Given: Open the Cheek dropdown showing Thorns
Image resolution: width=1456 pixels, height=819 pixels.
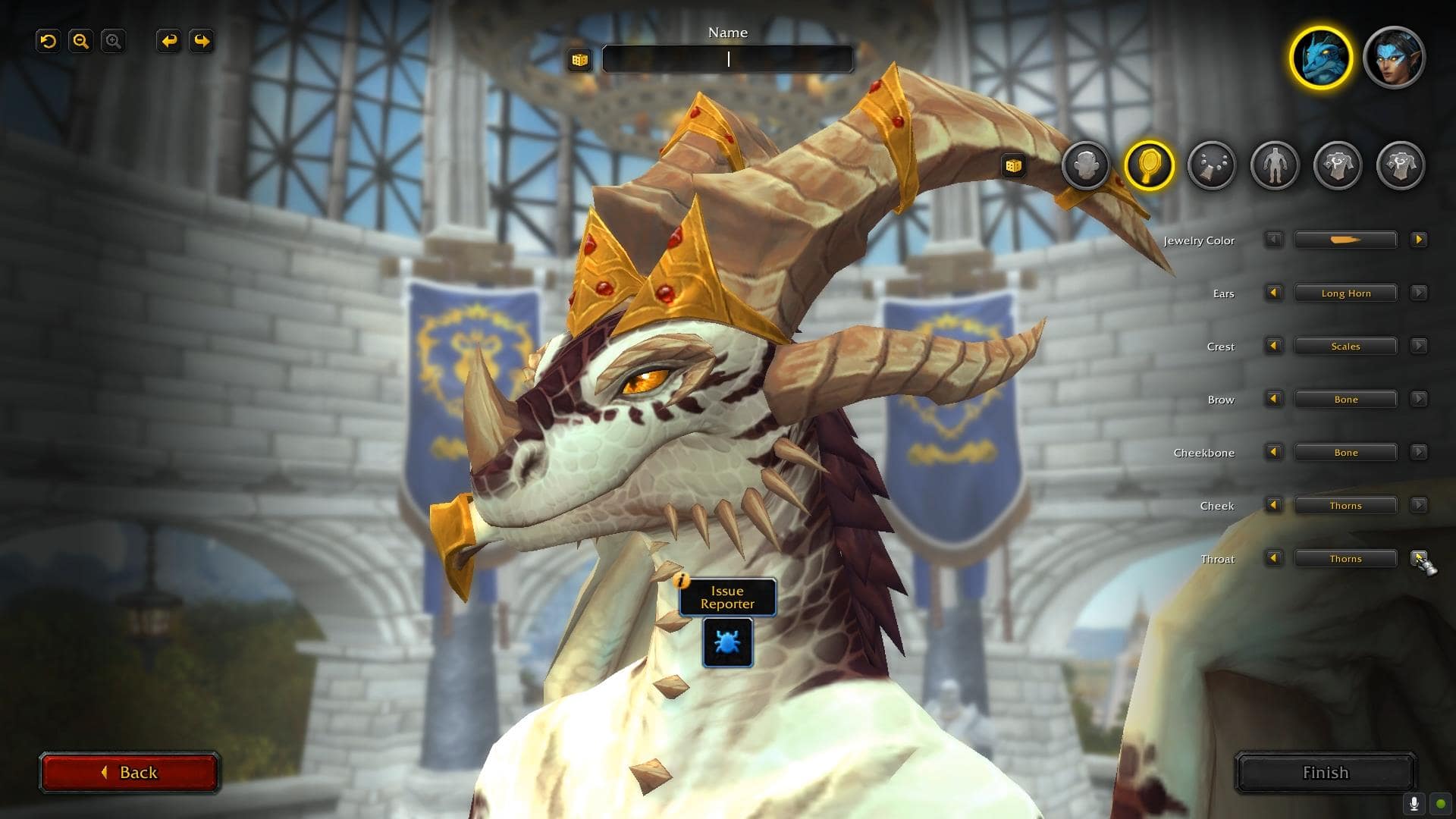Looking at the screenshot, I should pyautogui.click(x=1345, y=506).
